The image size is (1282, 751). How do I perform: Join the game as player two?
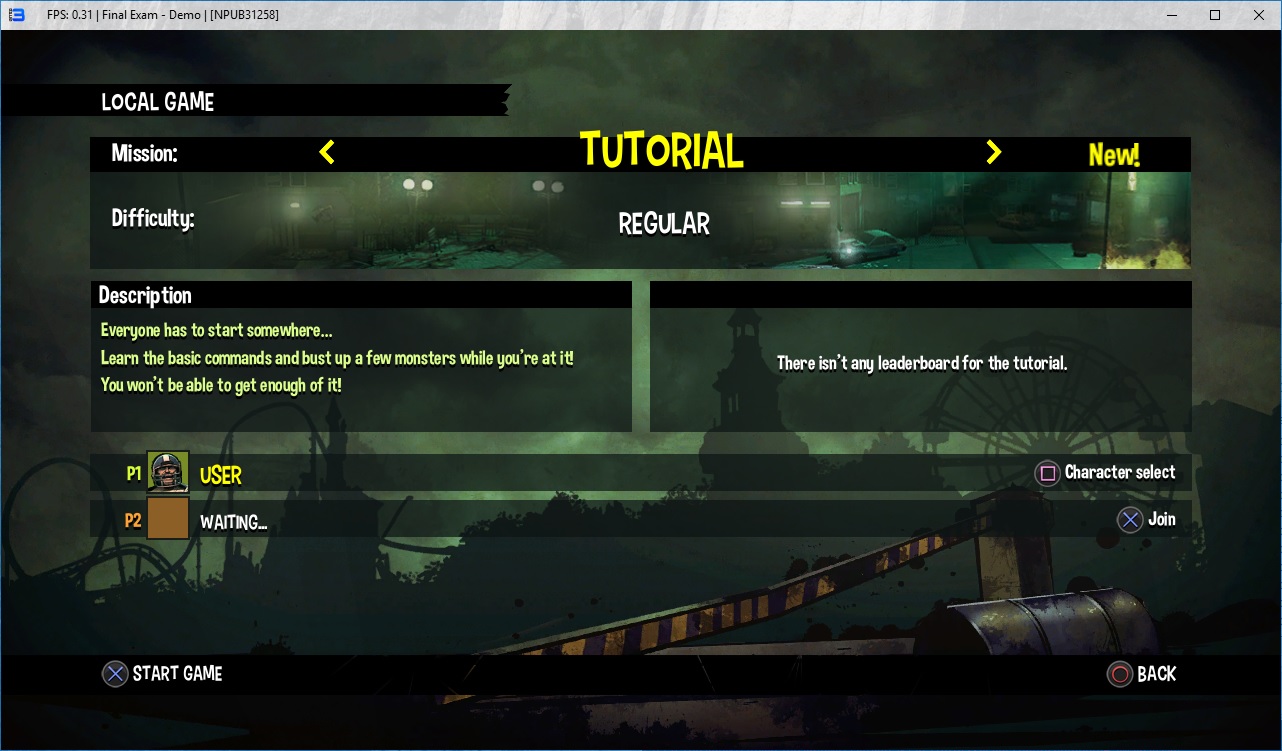tap(1146, 519)
